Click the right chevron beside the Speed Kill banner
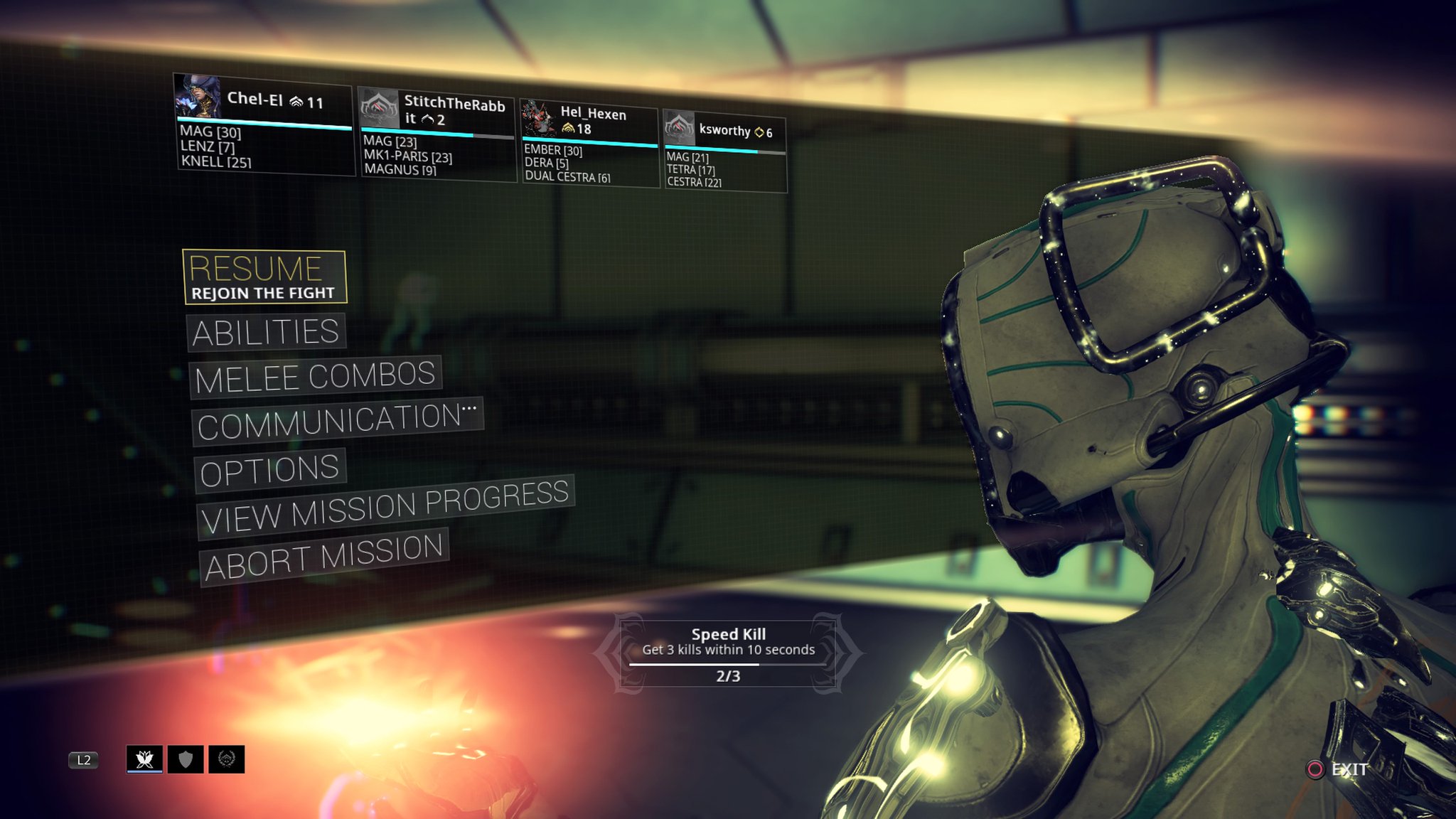1456x819 pixels. [844, 652]
